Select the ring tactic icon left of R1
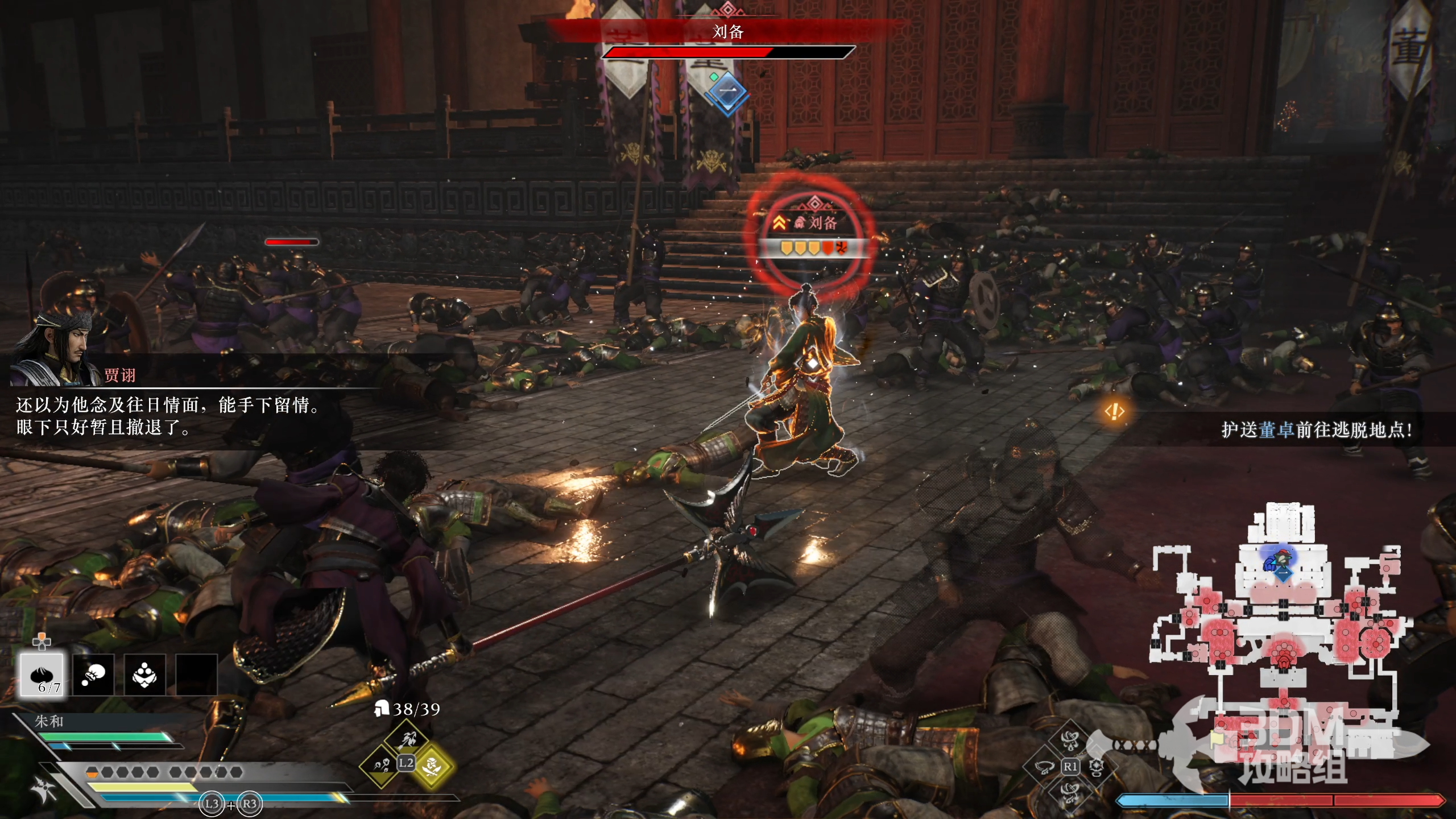Screen dimensions: 1456x819 coord(1044,767)
